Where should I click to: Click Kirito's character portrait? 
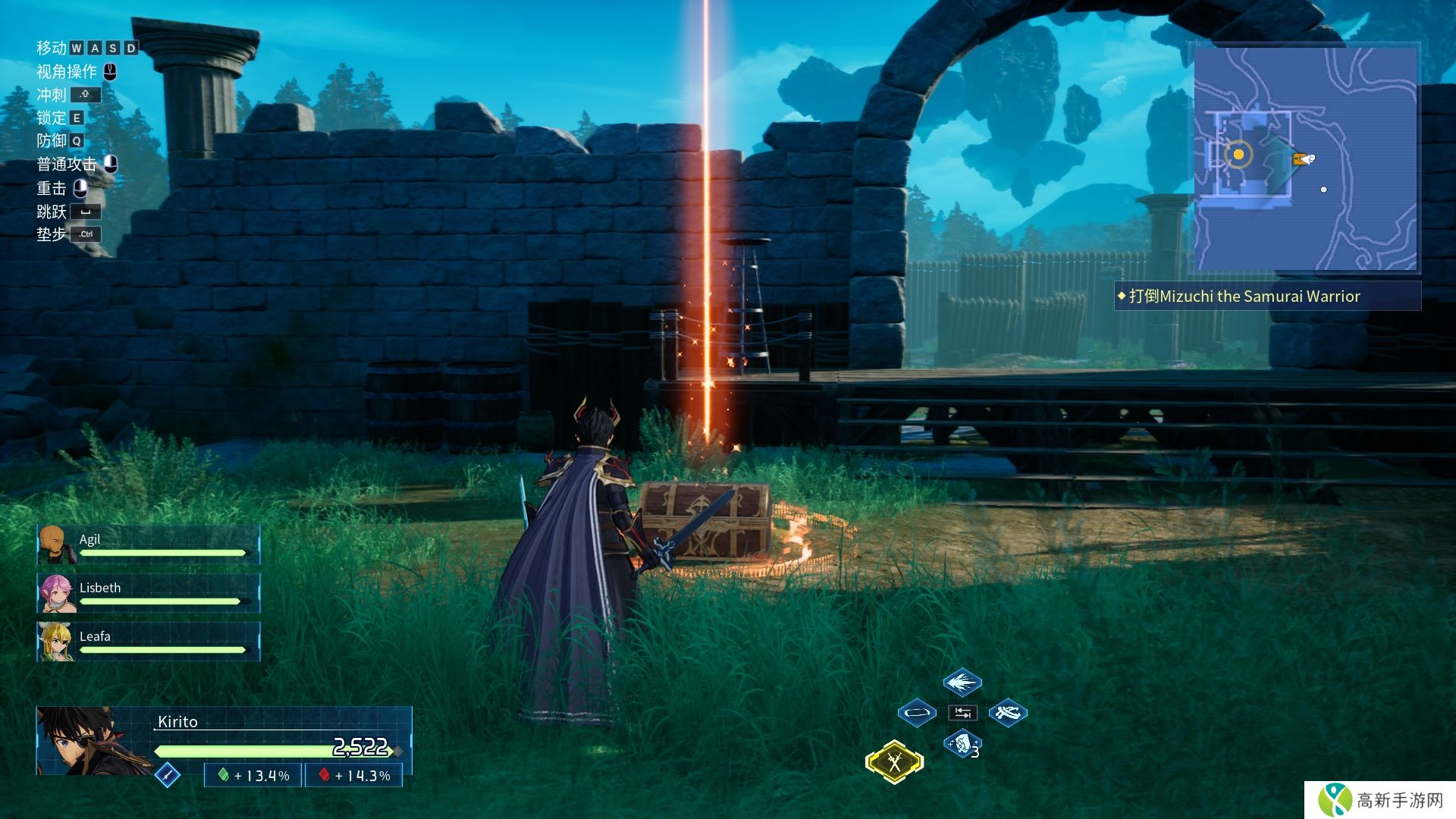click(91, 741)
